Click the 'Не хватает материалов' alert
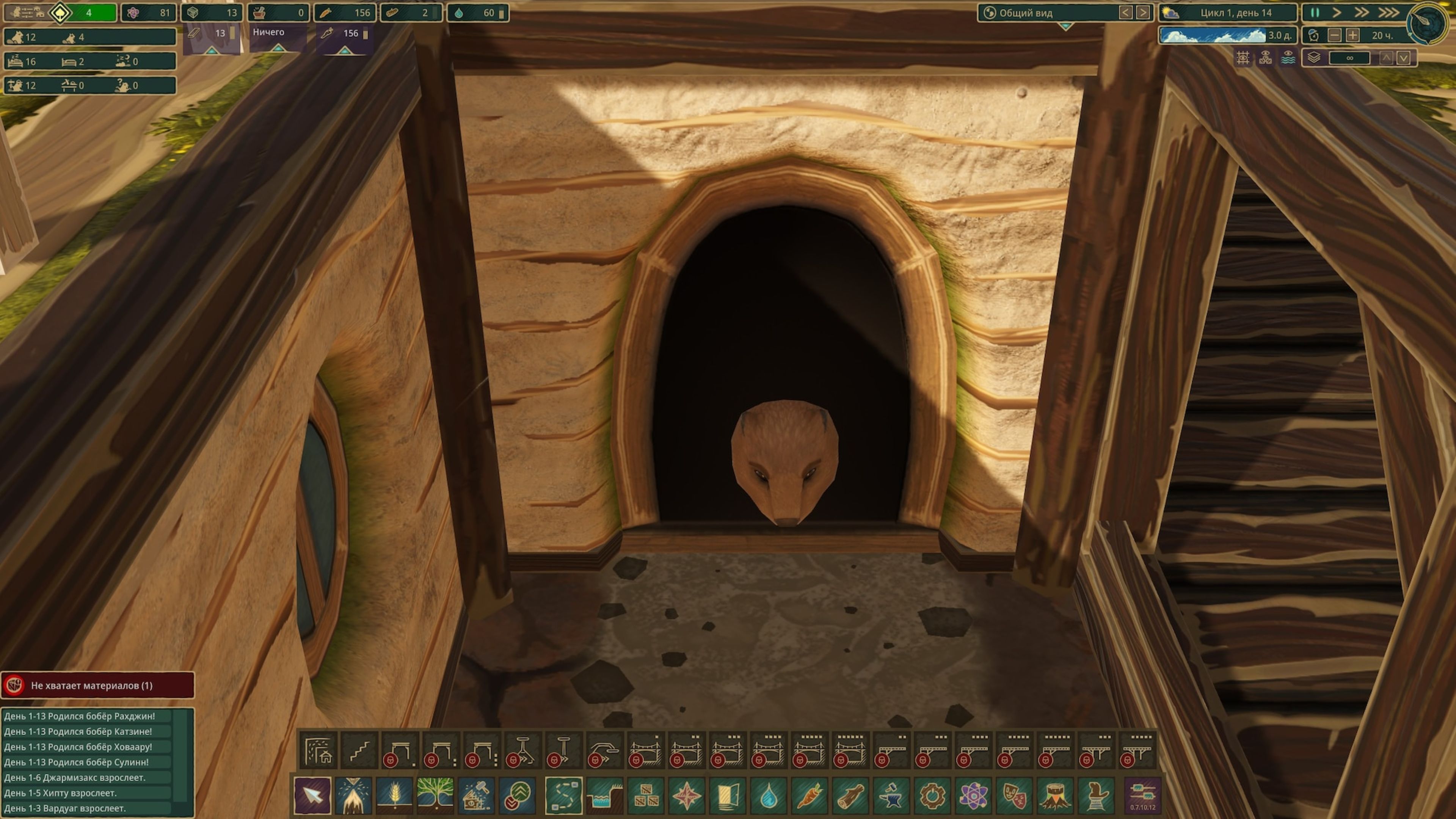This screenshot has width=1456, height=819. click(97, 686)
